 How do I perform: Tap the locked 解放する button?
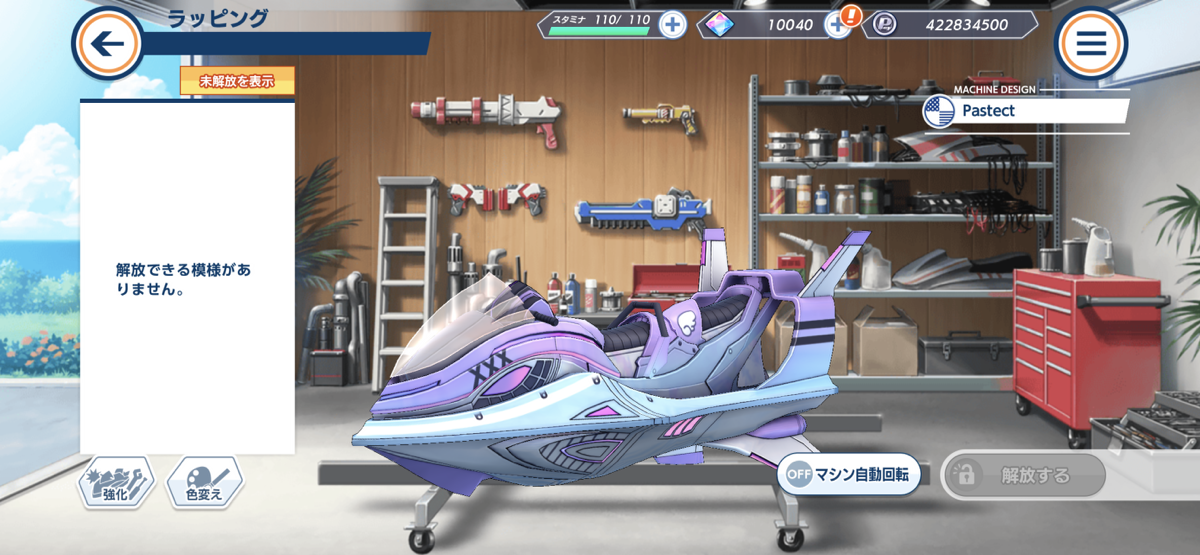point(1023,475)
